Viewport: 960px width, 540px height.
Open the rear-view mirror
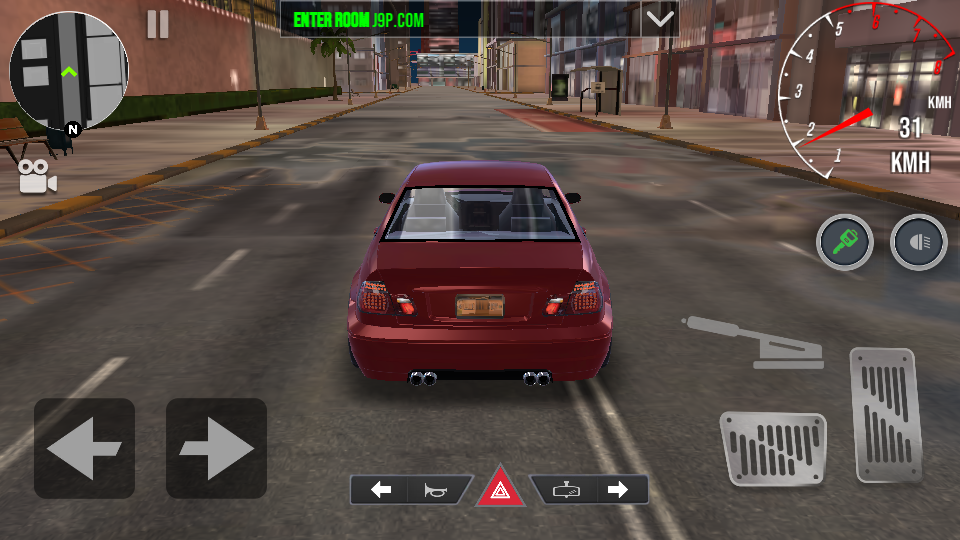pyautogui.click(x=566, y=490)
